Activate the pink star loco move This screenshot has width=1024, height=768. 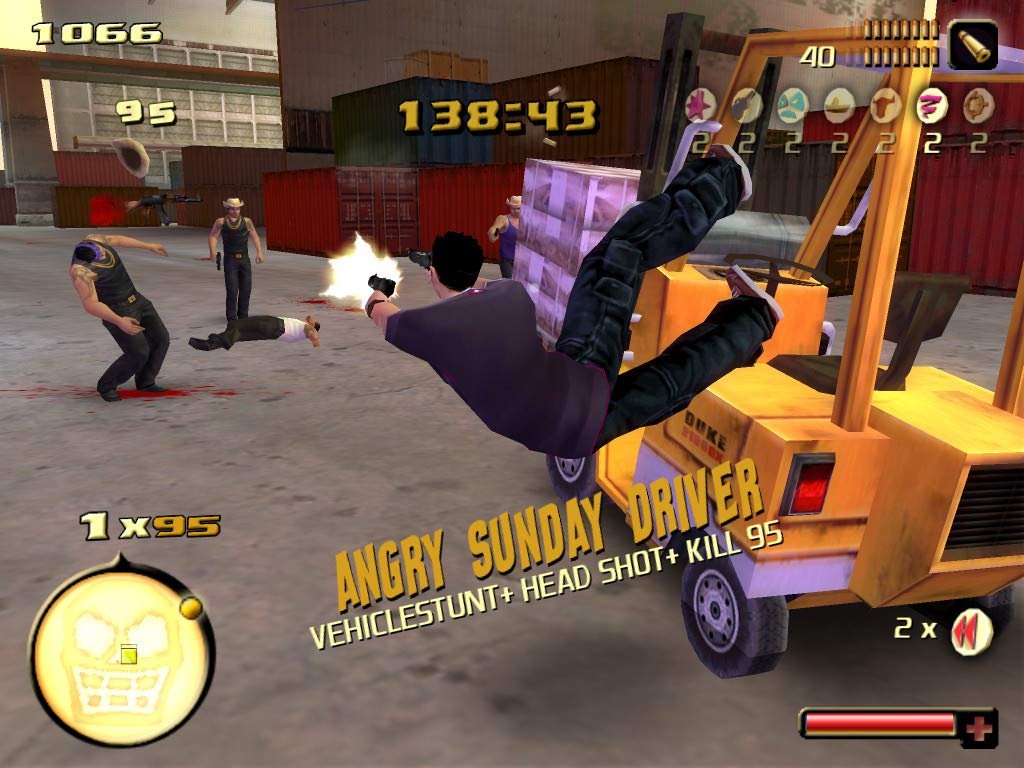point(699,105)
